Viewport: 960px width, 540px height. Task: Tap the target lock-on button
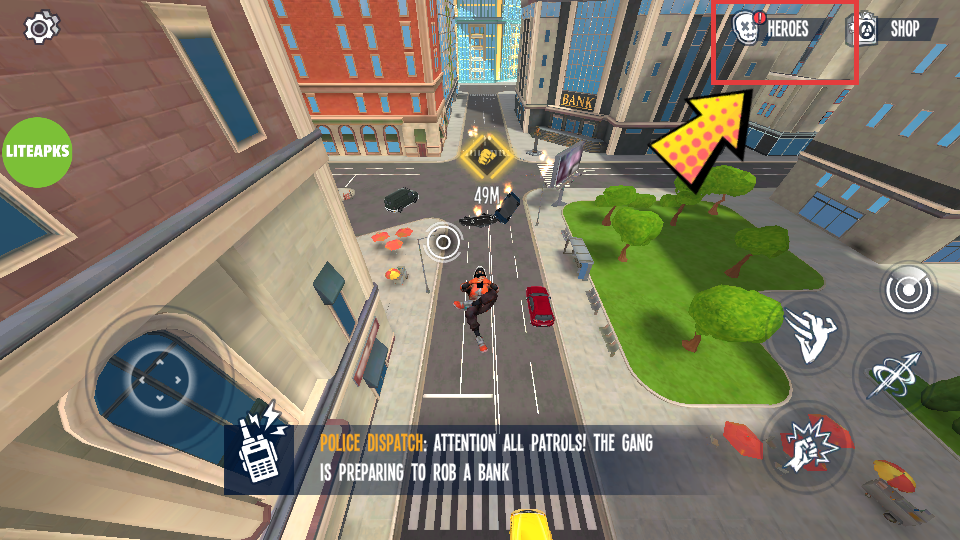[908, 290]
